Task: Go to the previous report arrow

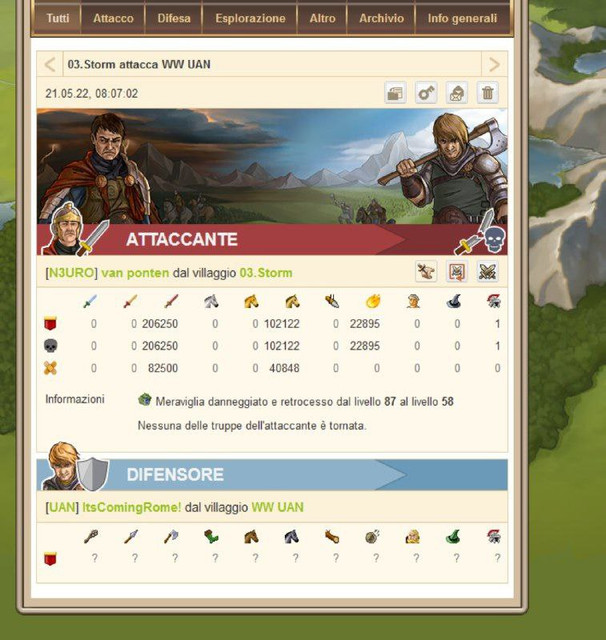Action: tap(50, 65)
